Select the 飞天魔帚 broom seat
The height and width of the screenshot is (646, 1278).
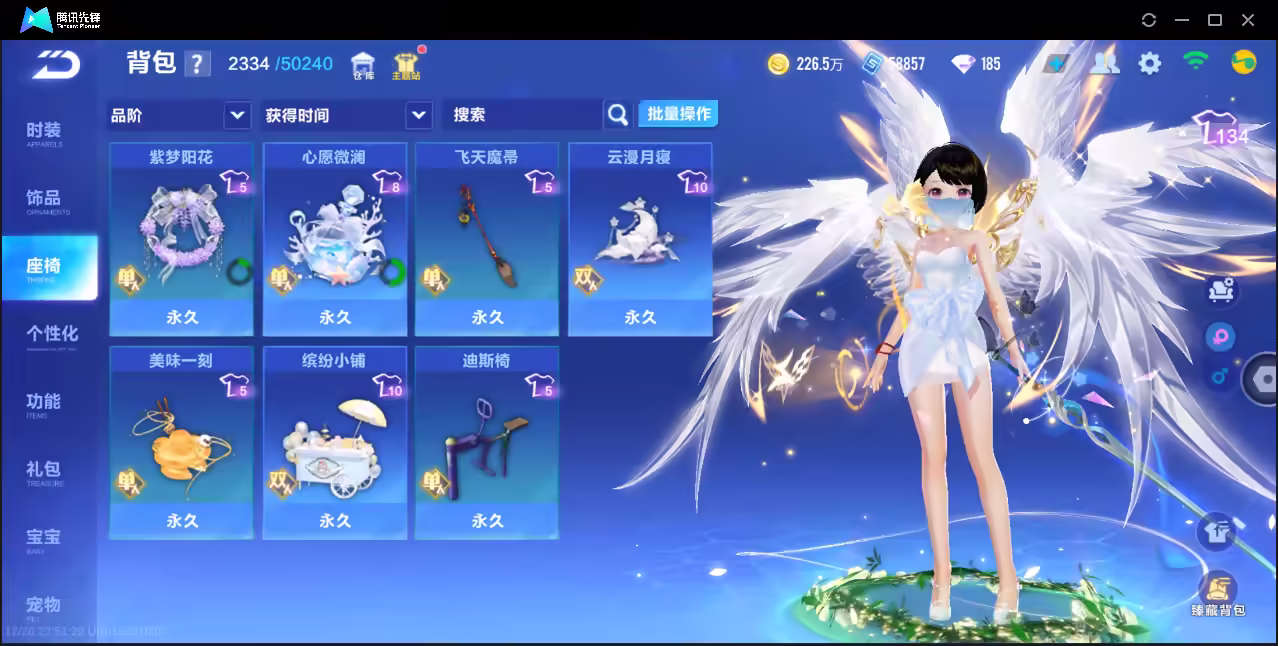[487, 239]
